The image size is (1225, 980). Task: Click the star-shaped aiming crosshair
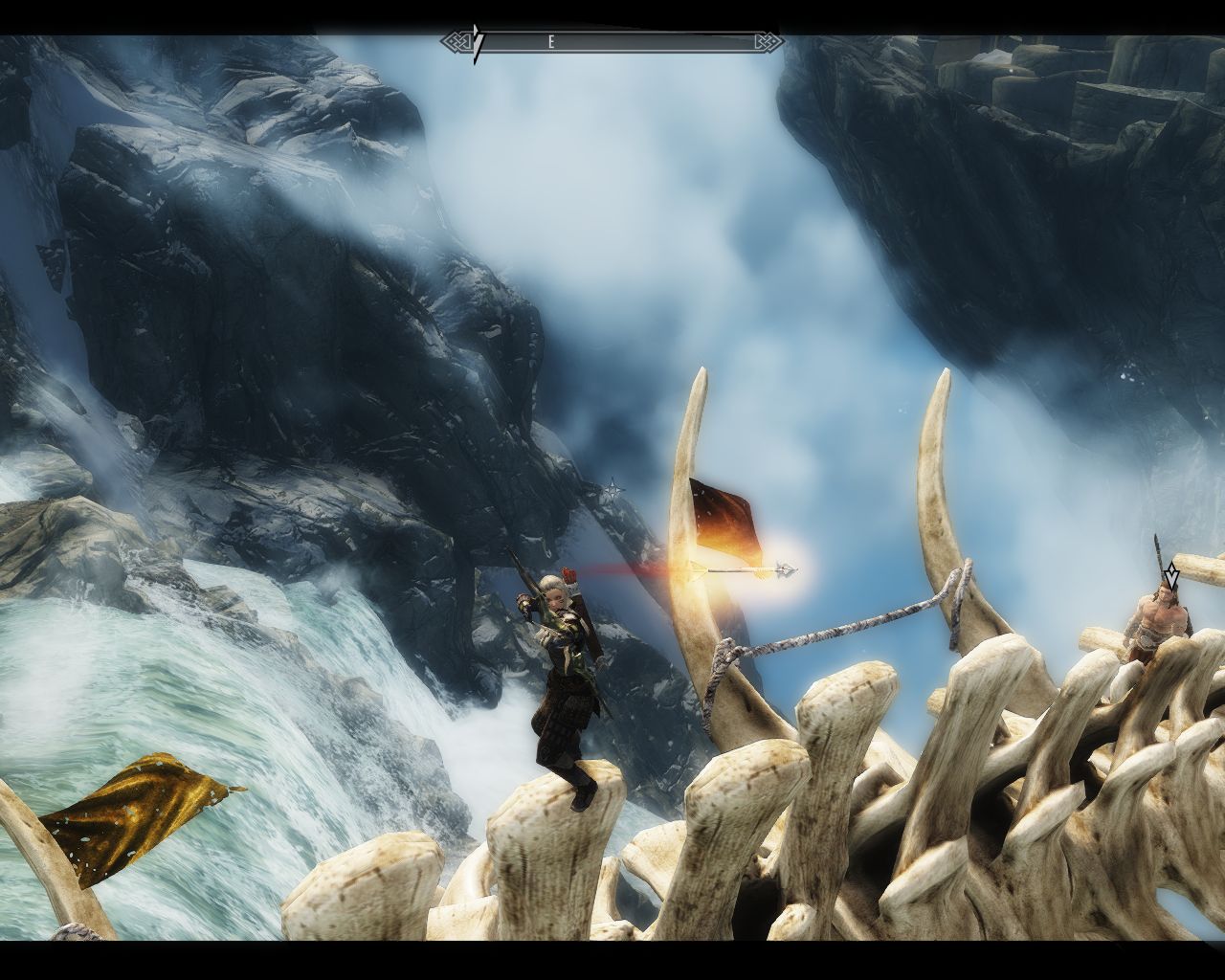[612, 491]
